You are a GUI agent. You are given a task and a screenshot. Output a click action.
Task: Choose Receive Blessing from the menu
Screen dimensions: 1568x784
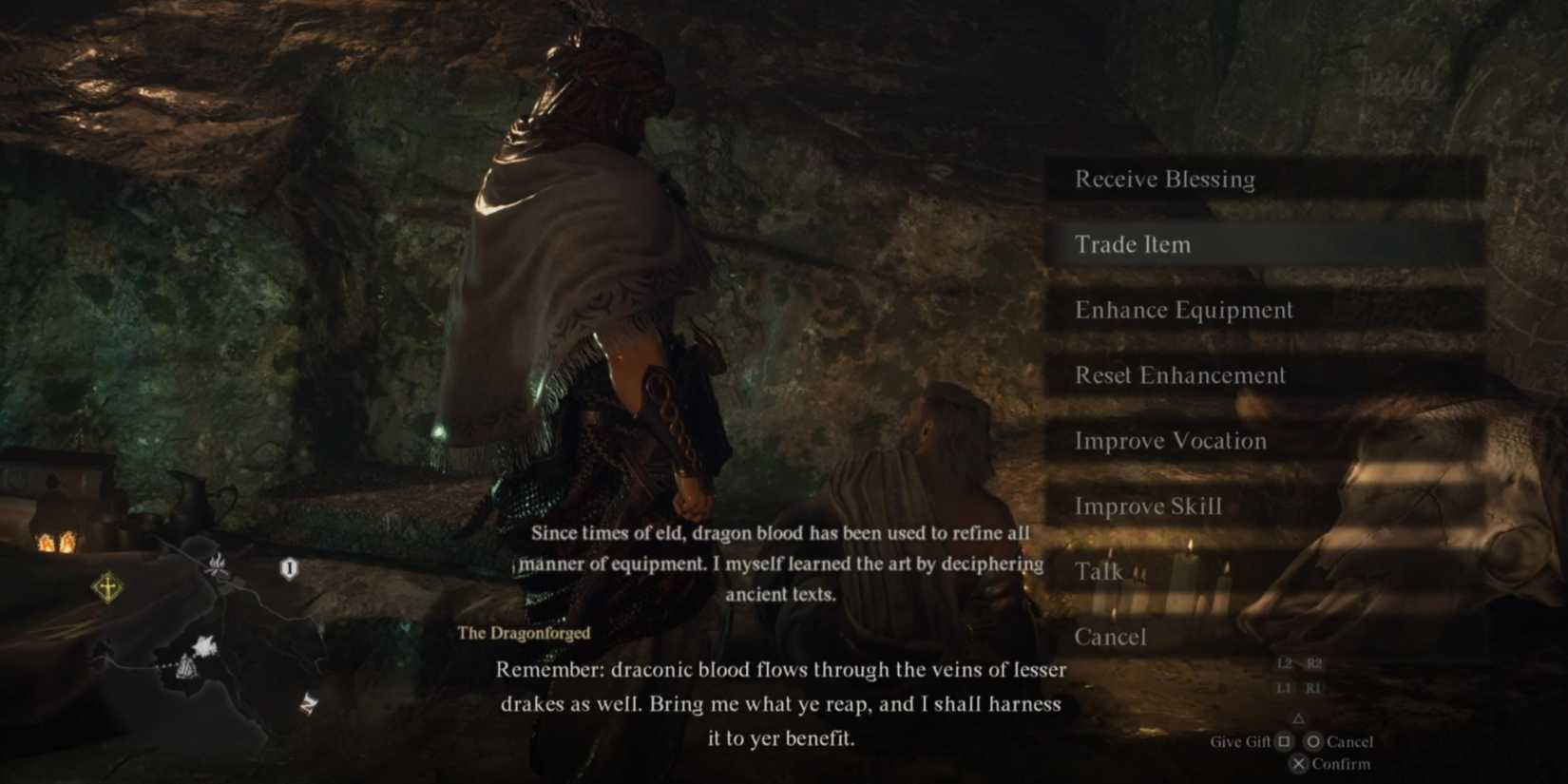point(1165,180)
